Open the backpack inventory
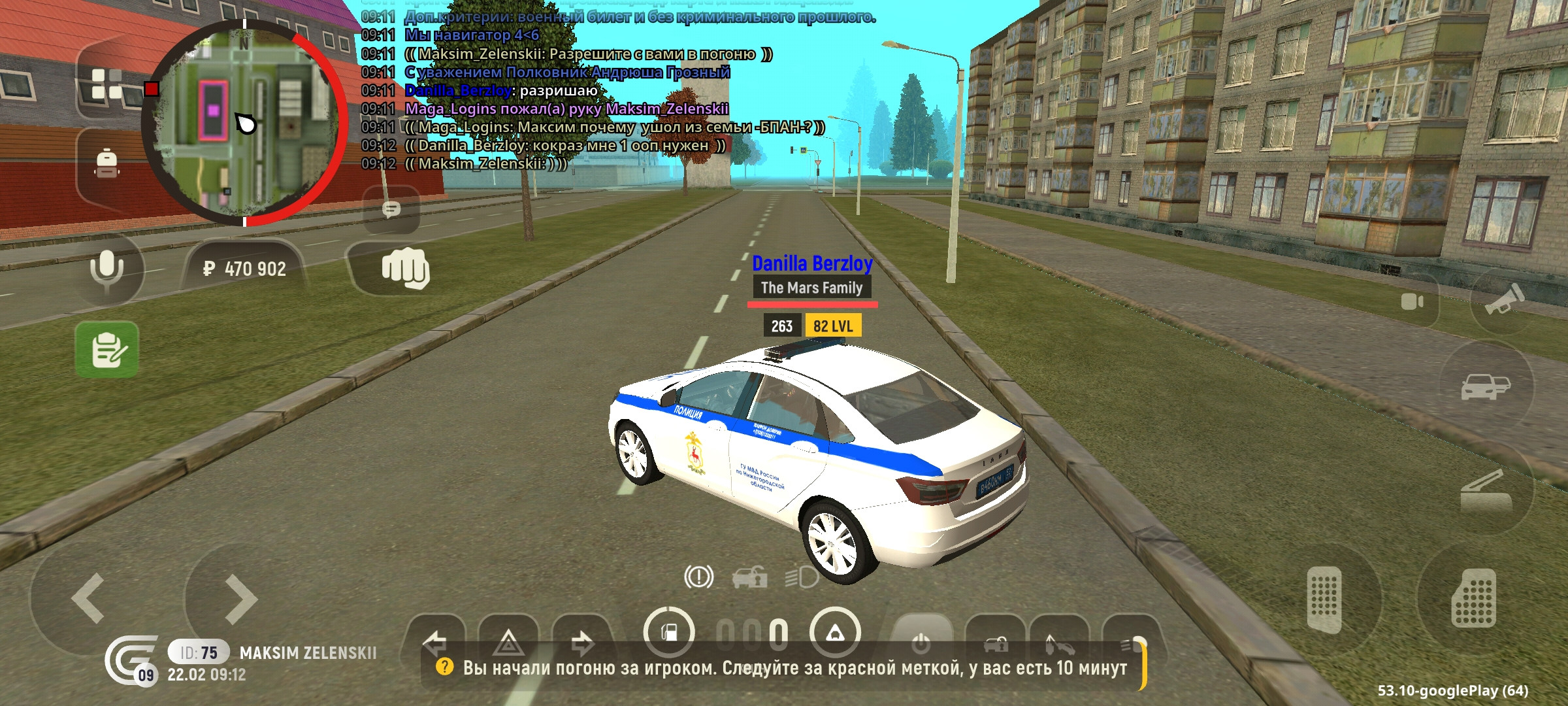Image resolution: width=1568 pixels, height=706 pixels. click(x=106, y=163)
